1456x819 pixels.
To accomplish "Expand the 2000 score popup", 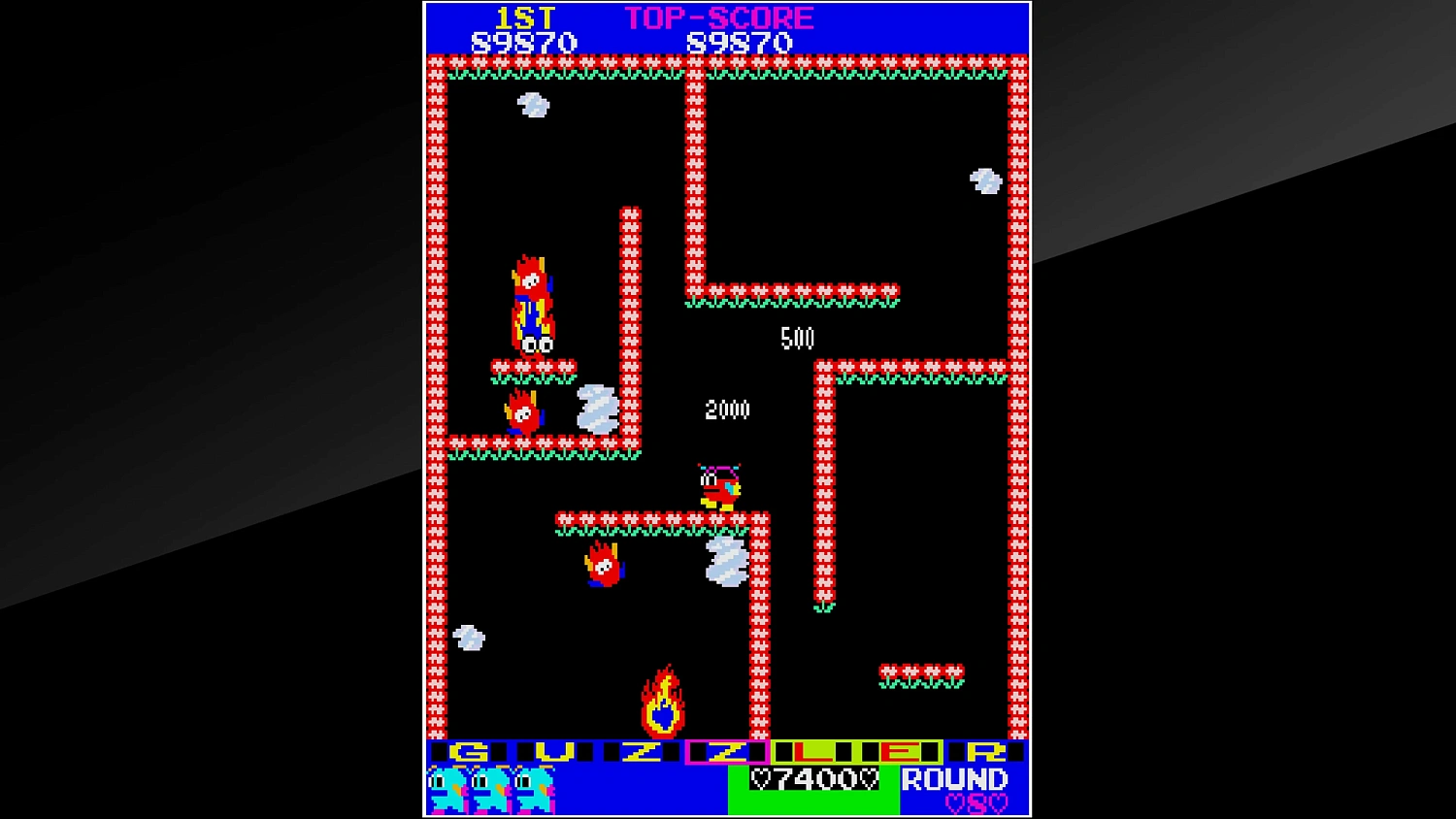I will tap(726, 409).
